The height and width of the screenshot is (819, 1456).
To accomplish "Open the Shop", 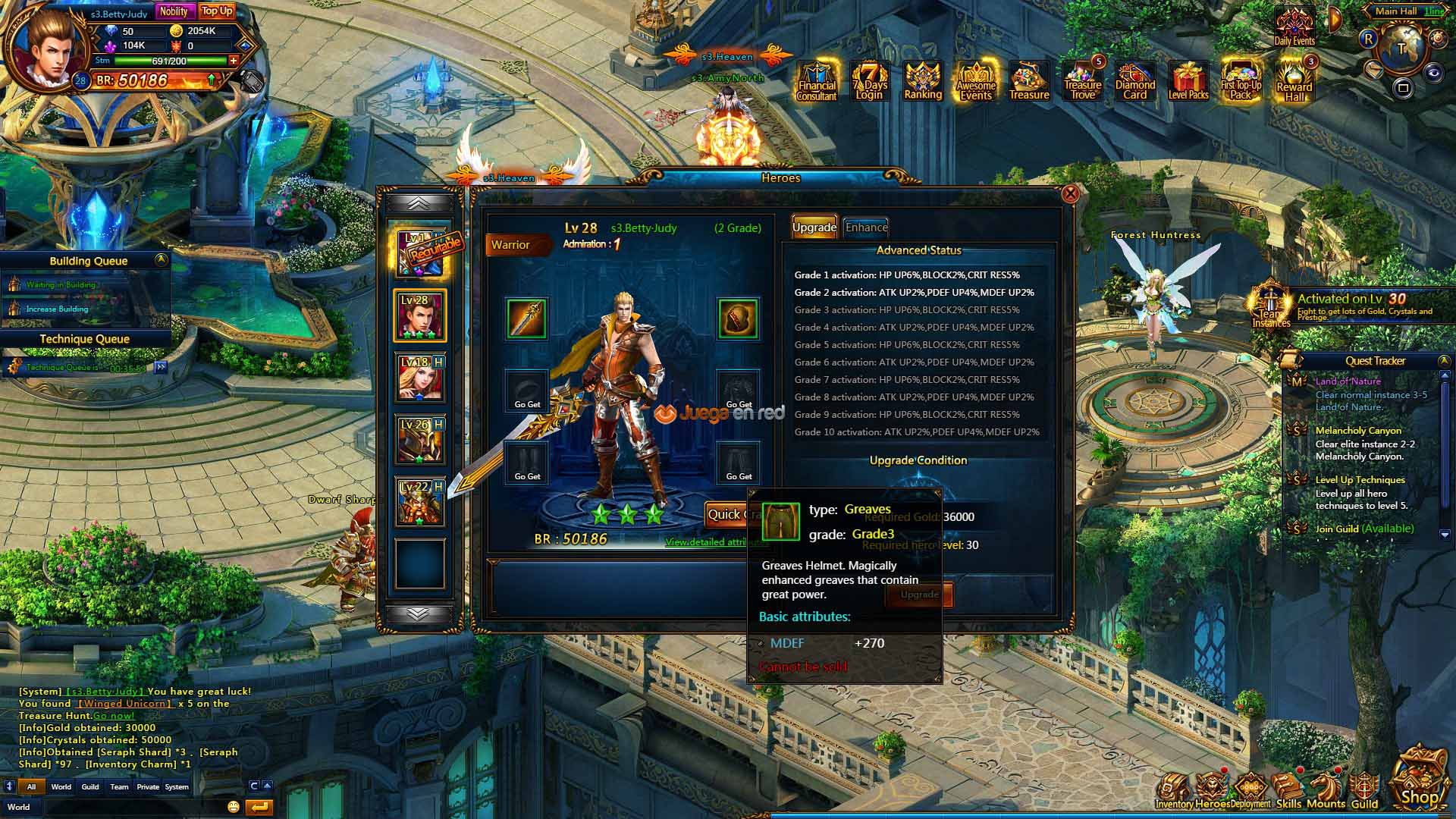I will (x=1419, y=781).
